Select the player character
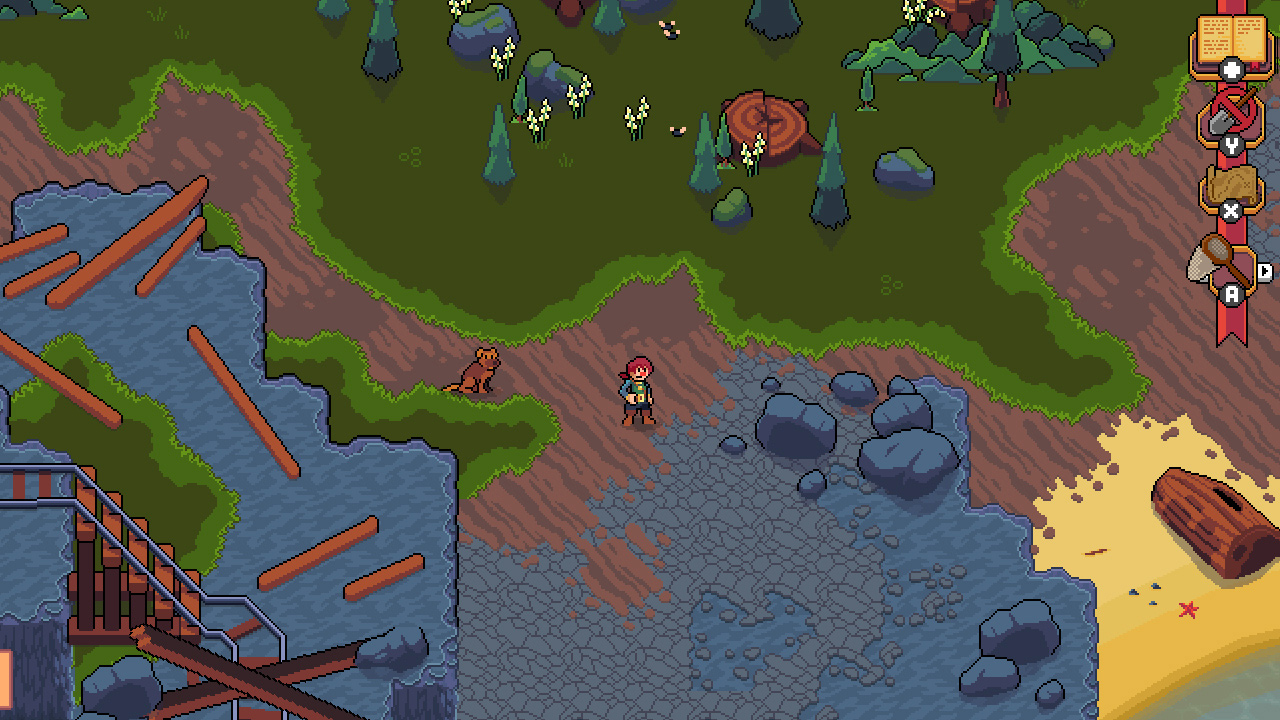The width and height of the screenshot is (1280, 720). click(637, 390)
